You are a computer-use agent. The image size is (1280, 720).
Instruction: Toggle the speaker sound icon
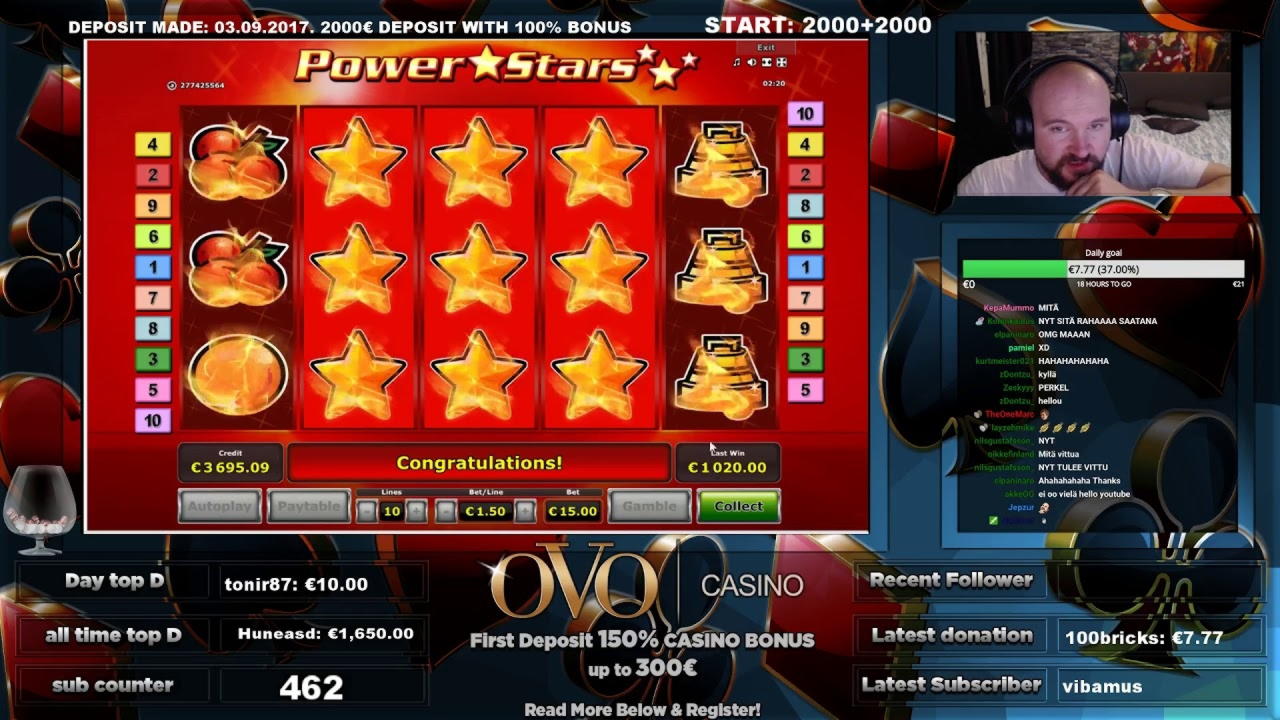[x=751, y=62]
